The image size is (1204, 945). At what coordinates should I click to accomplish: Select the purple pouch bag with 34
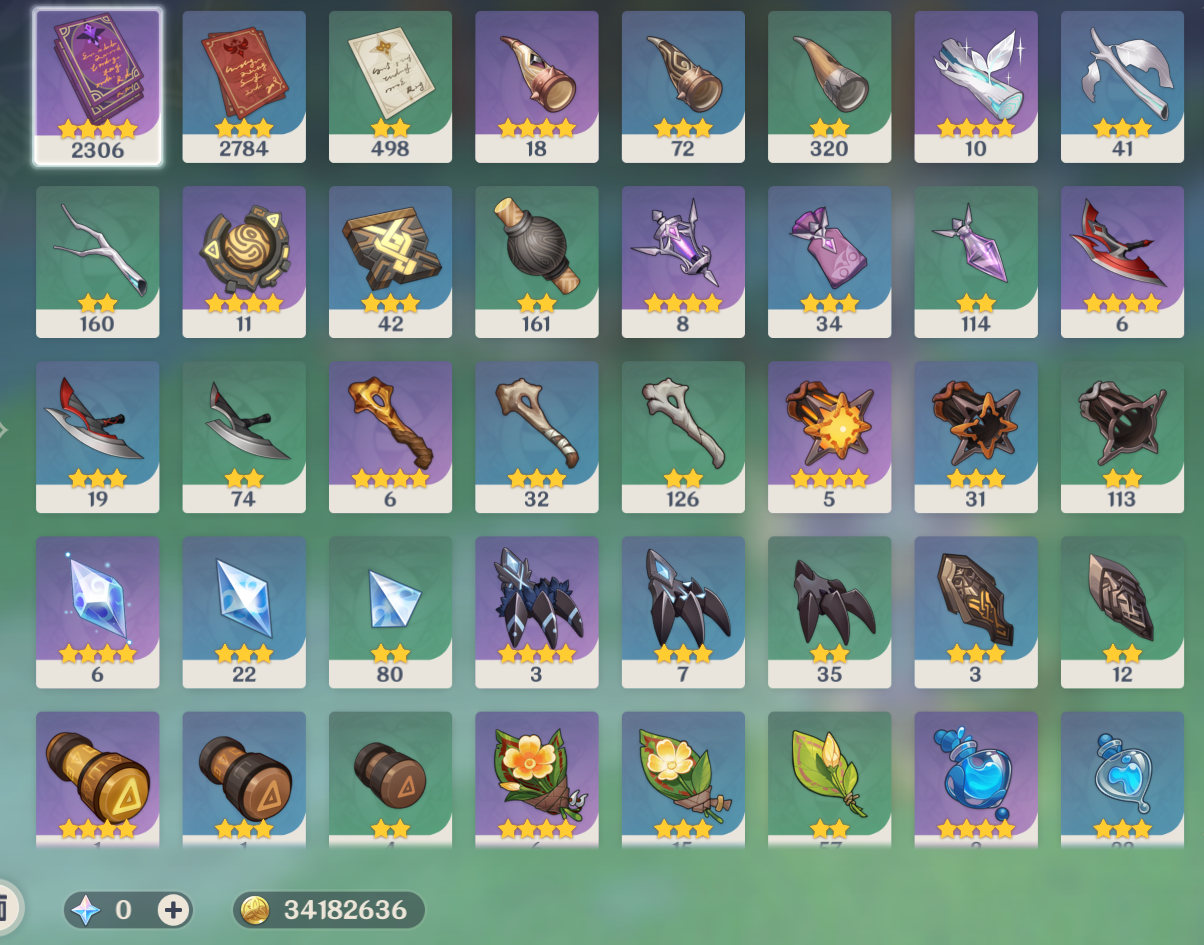click(829, 260)
